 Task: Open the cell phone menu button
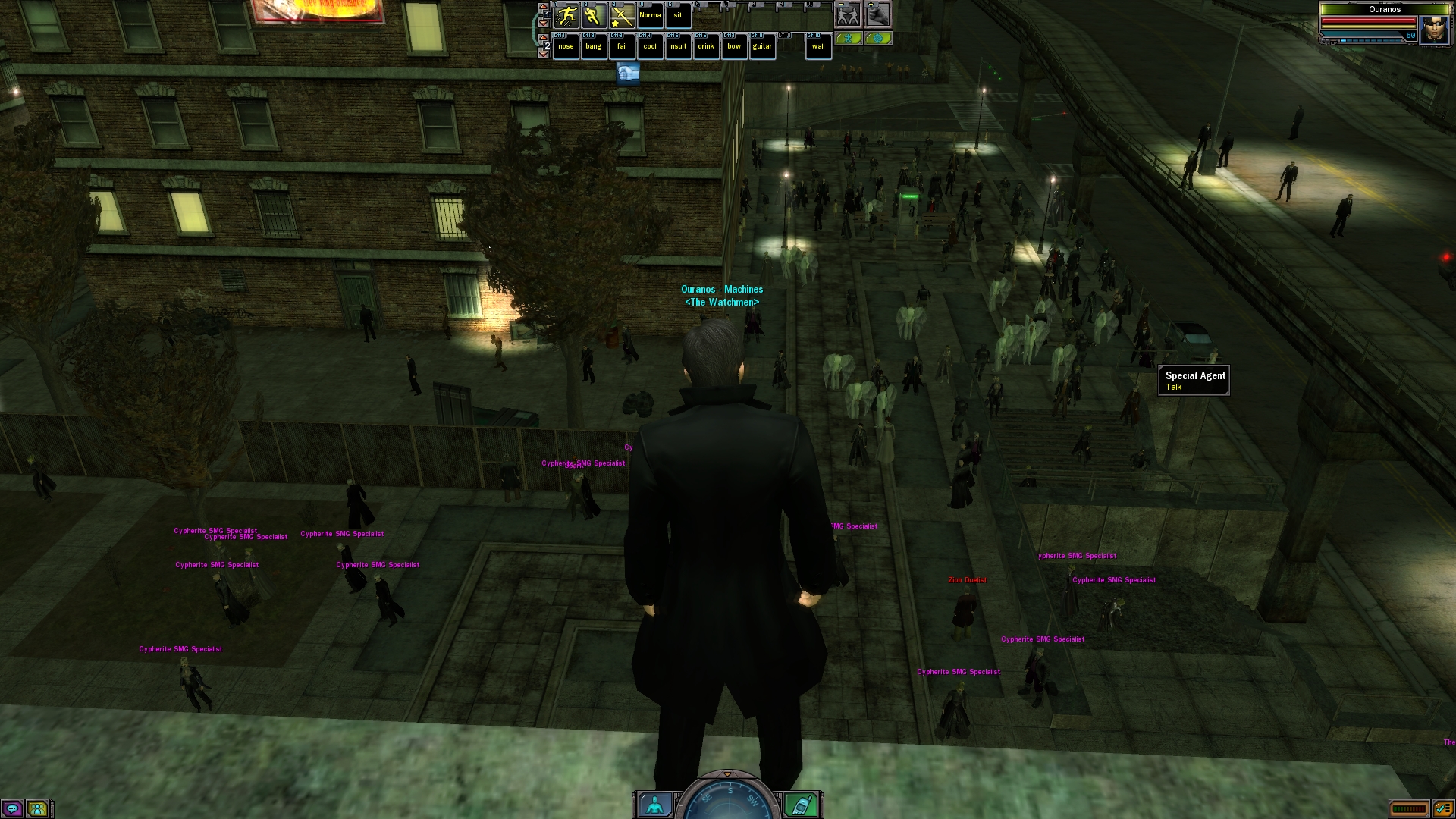801,804
